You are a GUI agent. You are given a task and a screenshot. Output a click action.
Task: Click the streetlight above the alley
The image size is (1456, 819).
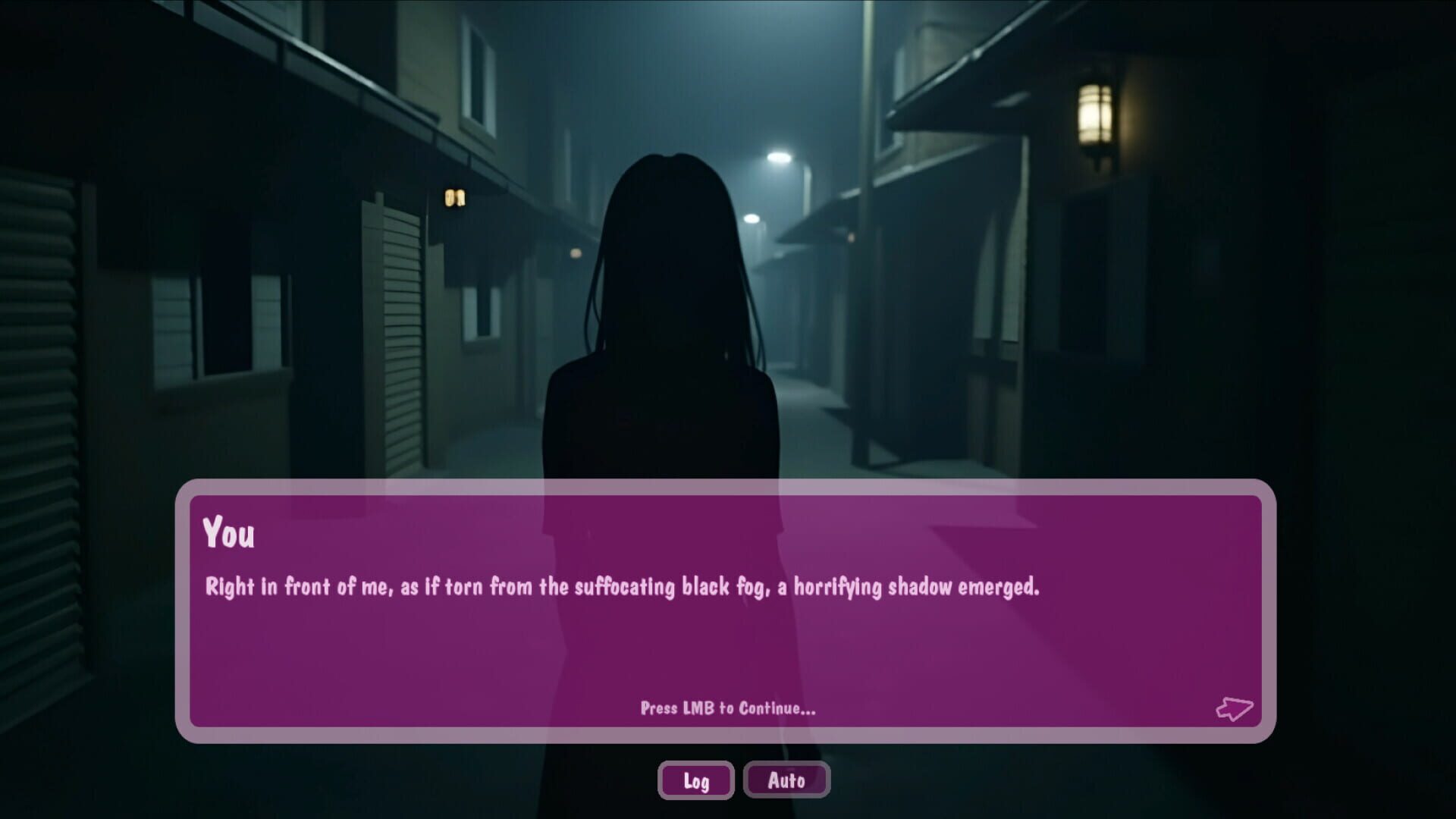coord(781,155)
